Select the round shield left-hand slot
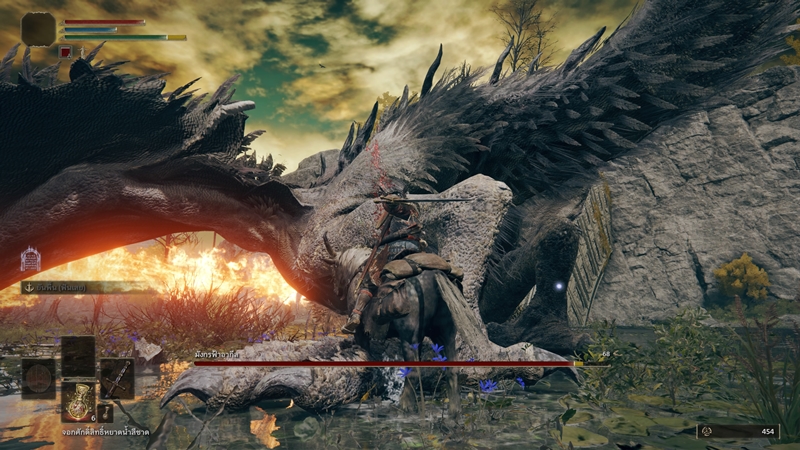The width and height of the screenshot is (800, 450). point(39,379)
